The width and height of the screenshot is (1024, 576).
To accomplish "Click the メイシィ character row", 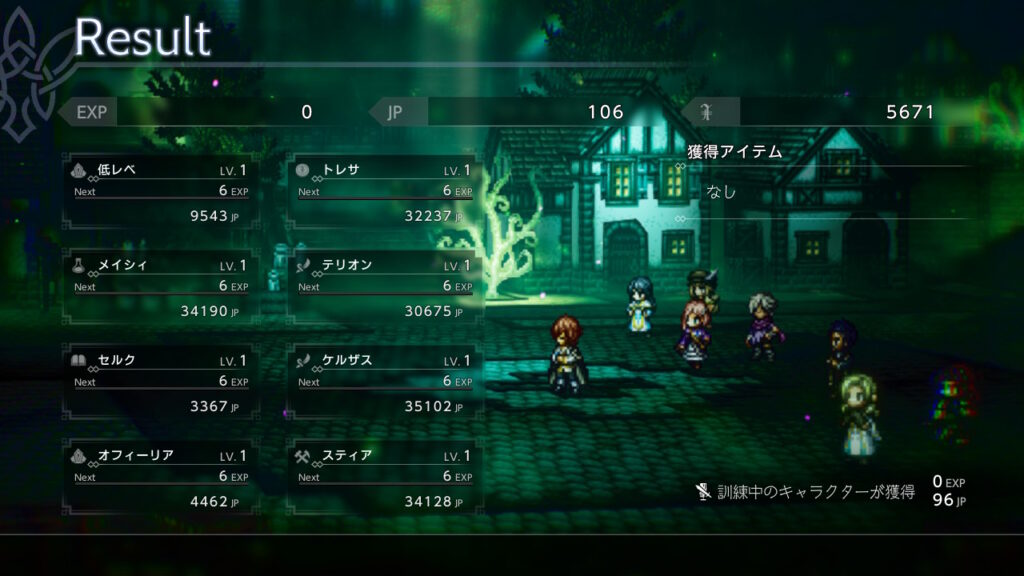I will pyautogui.click(x=161, y=287).
